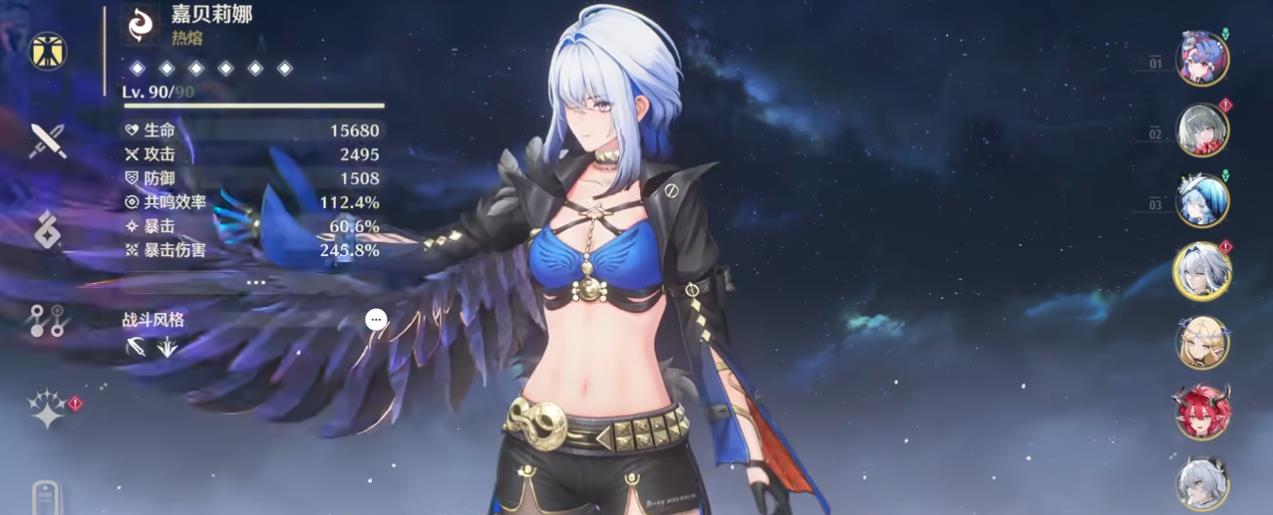Screen dimensions: 1273x515
Task: Open the sparkle tab with red alert
Action: 47,409
